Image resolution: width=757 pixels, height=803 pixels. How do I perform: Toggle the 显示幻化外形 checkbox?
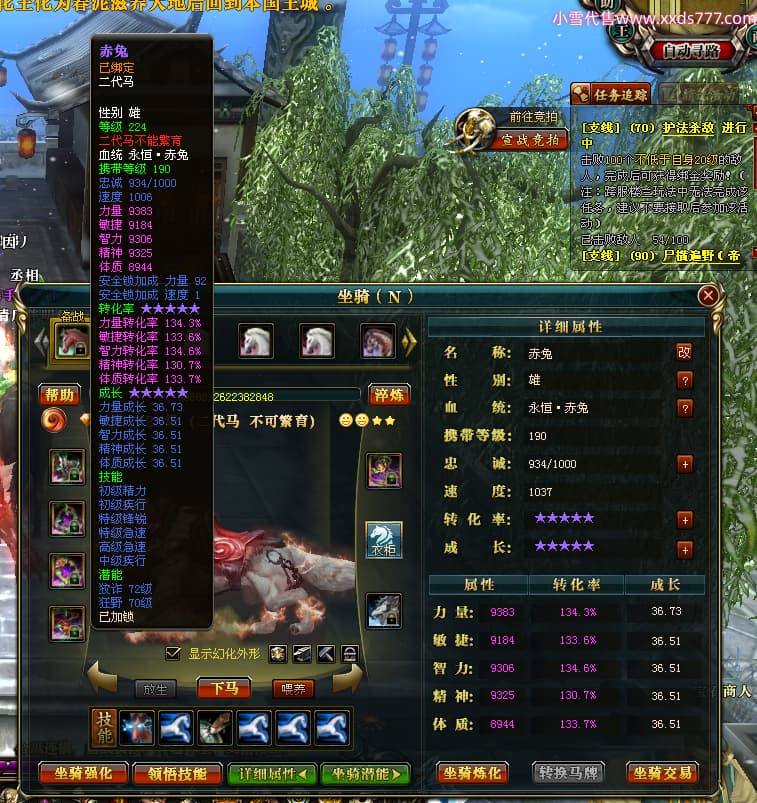[x=173, y=653]
